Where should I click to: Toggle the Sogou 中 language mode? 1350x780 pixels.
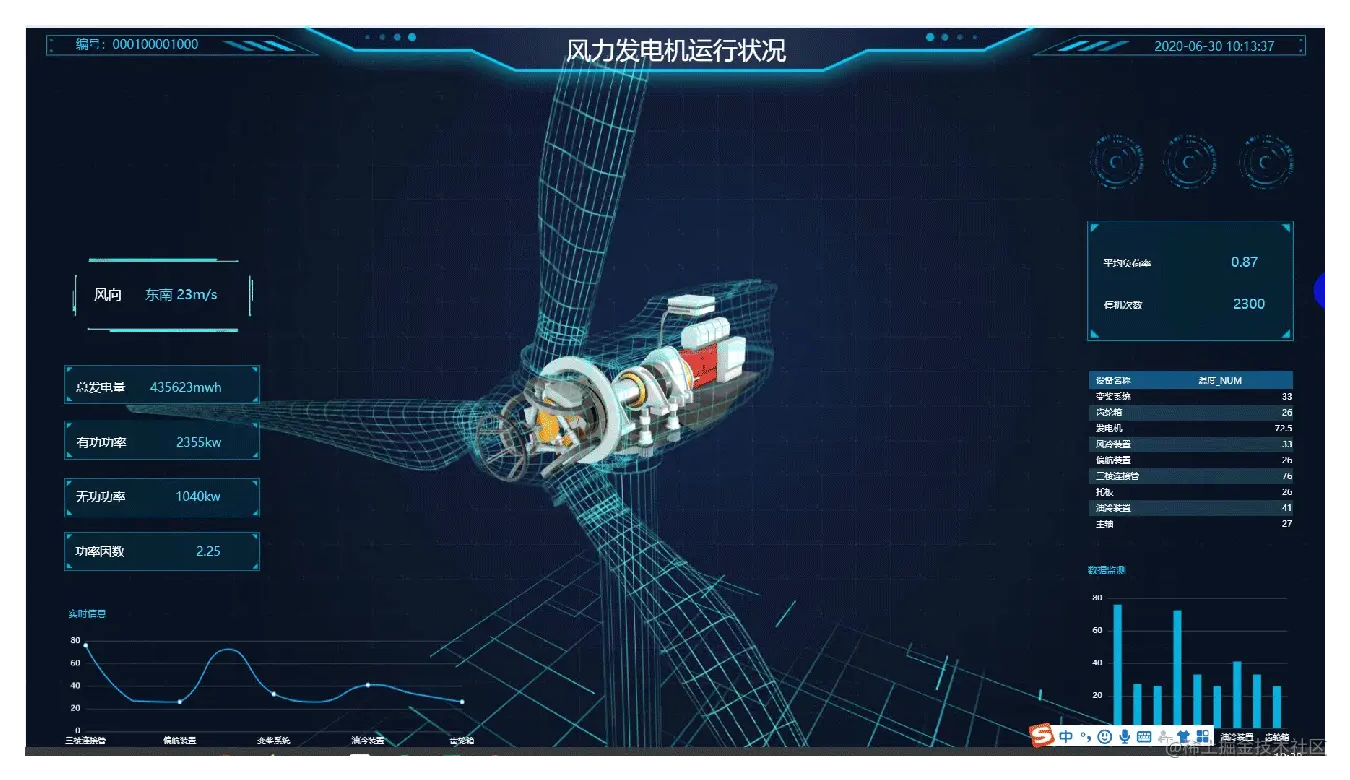tap(1066, 737)
